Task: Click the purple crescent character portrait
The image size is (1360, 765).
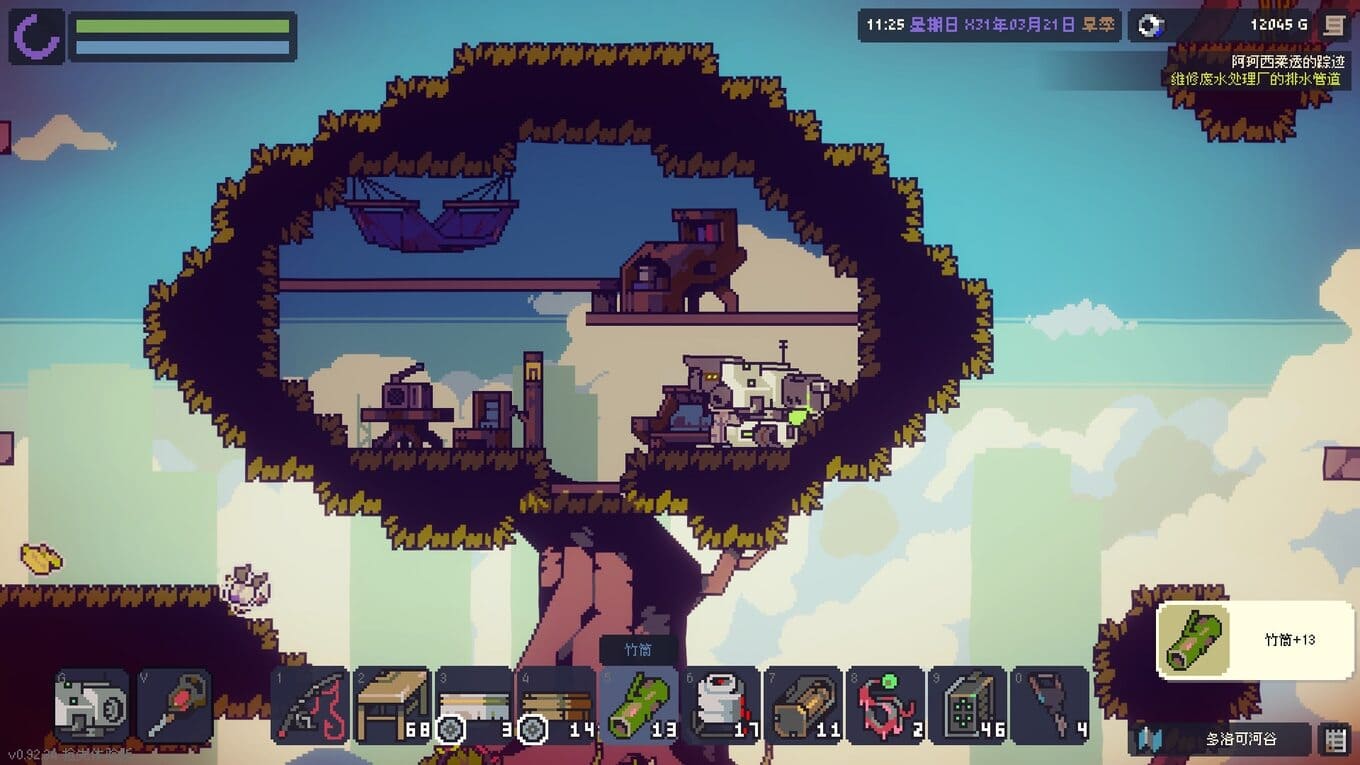Action: click(x=37, y=36)
